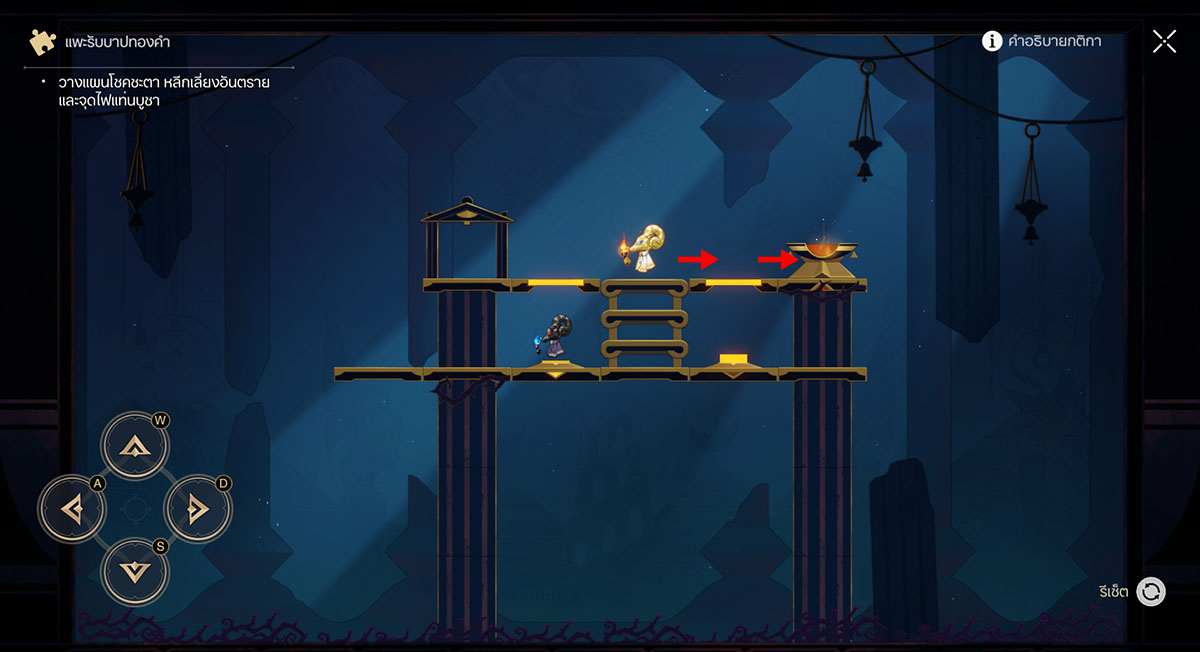
Task: Open the คำอธิบายกติกา rules explanation
Action: [1042, 41]
